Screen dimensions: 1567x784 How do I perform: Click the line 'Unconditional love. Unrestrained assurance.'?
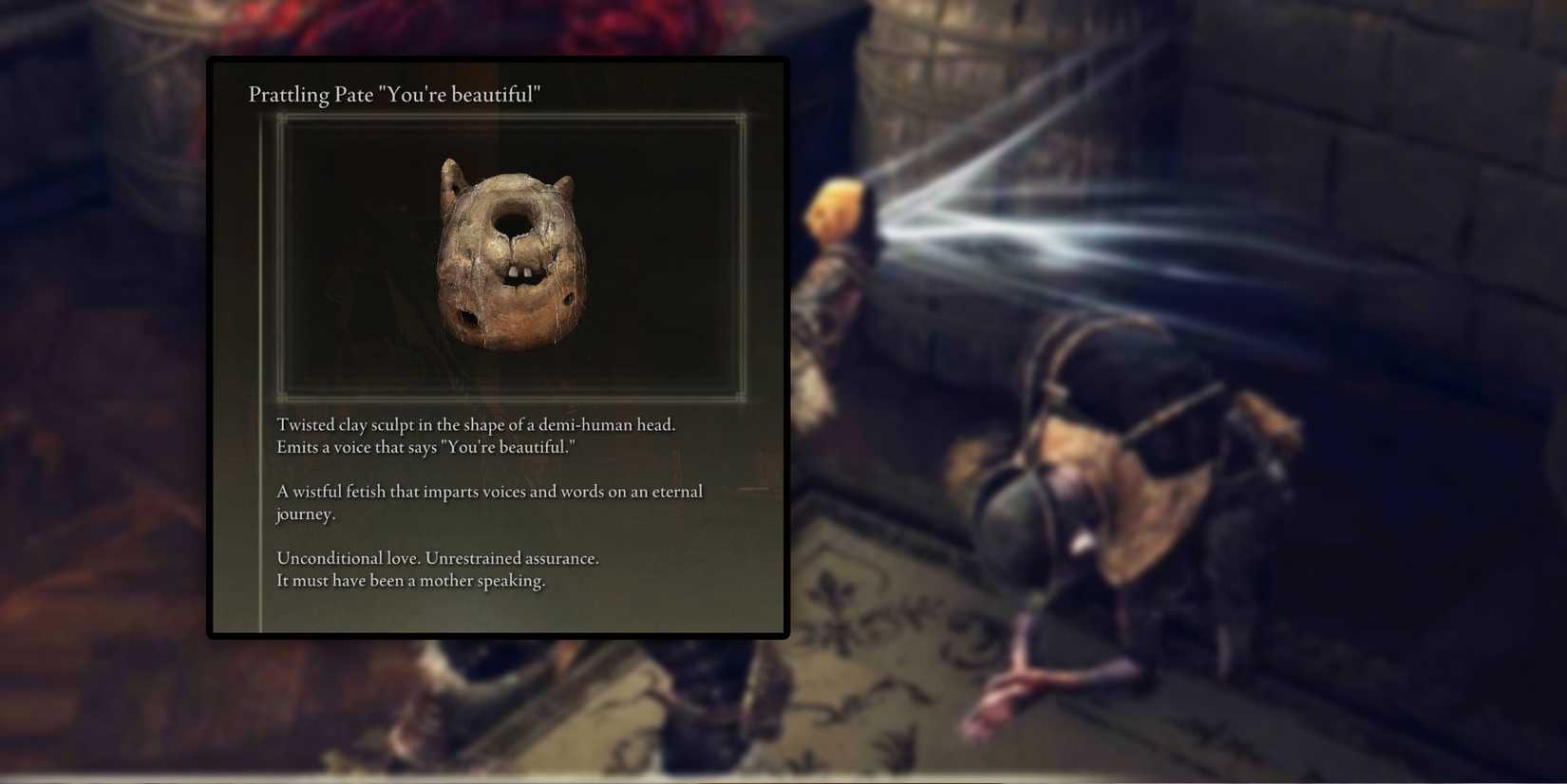[437, 558]
